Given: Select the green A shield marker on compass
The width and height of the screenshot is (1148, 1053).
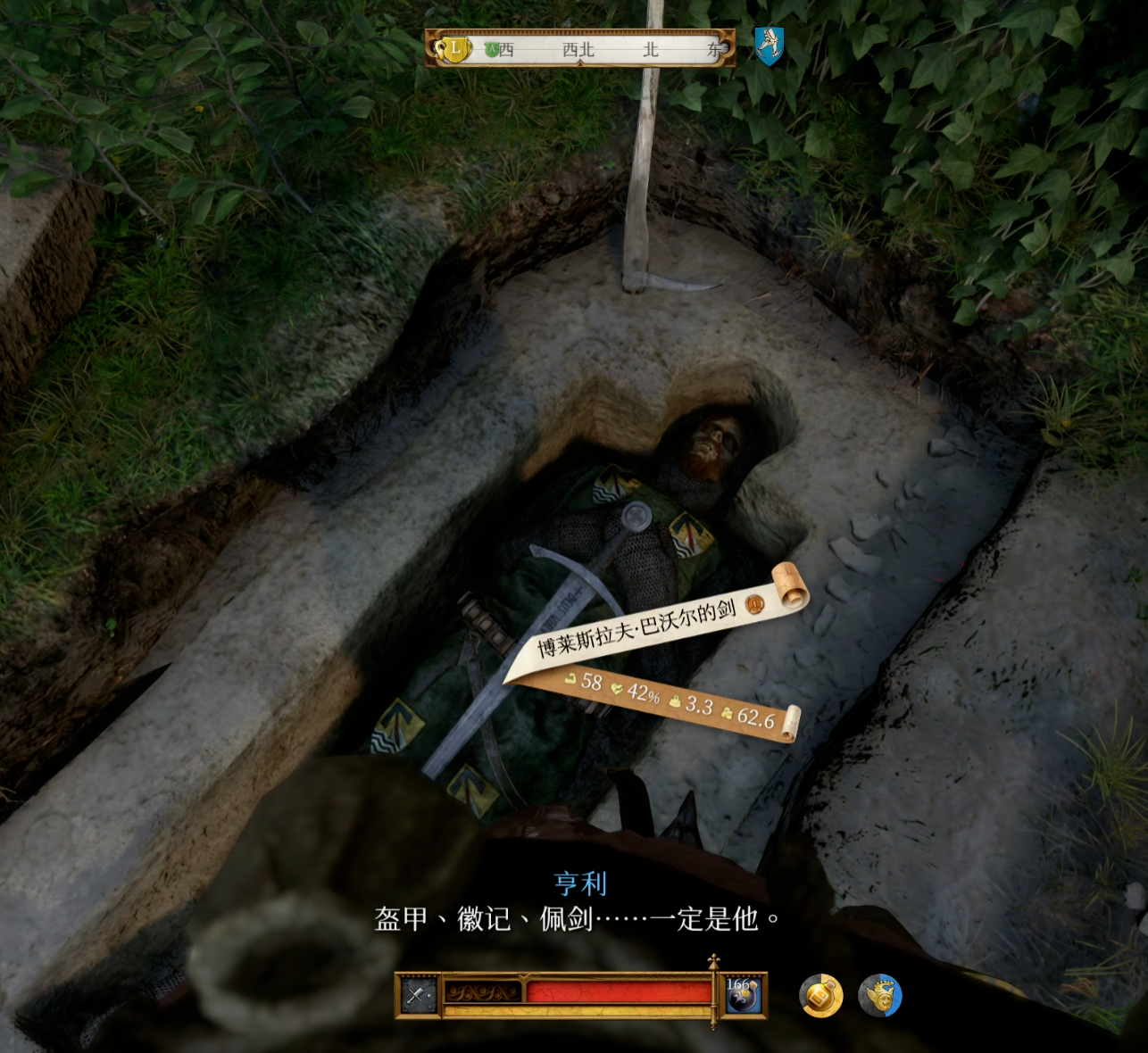Looking at the screenshot, I should [491, 50].
